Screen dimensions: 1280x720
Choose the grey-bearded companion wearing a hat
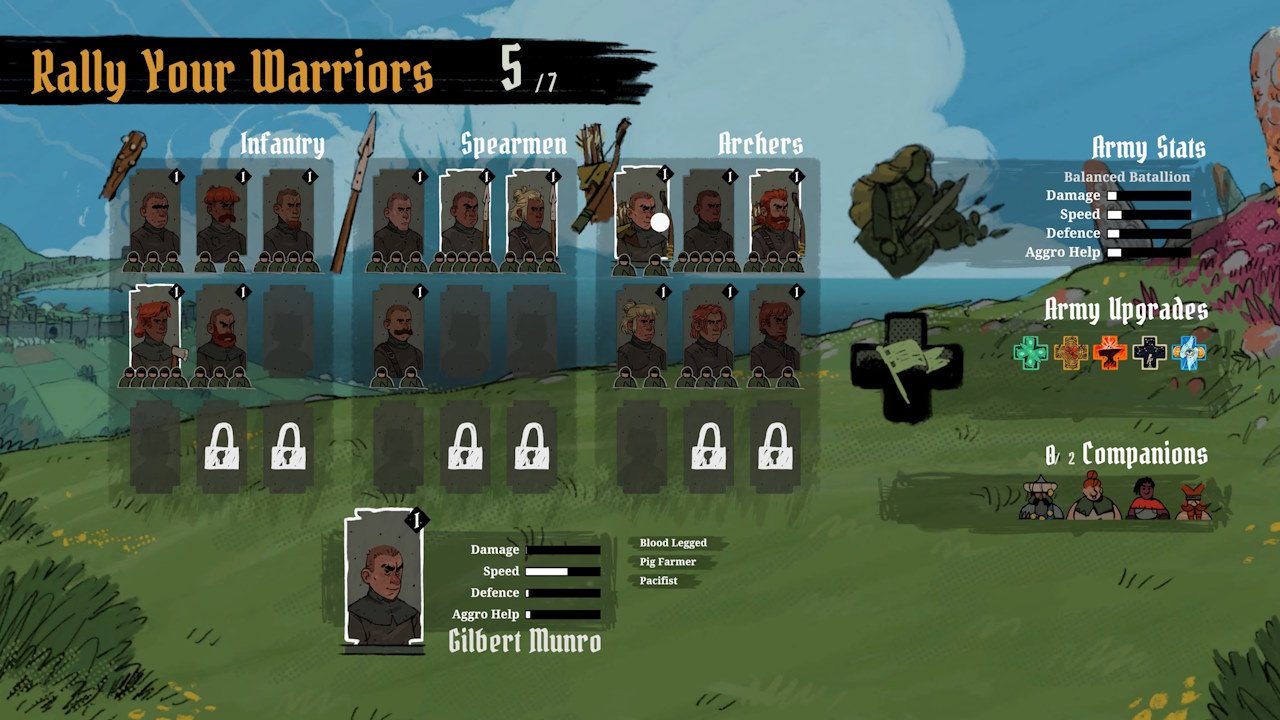tap(1041, 498)
